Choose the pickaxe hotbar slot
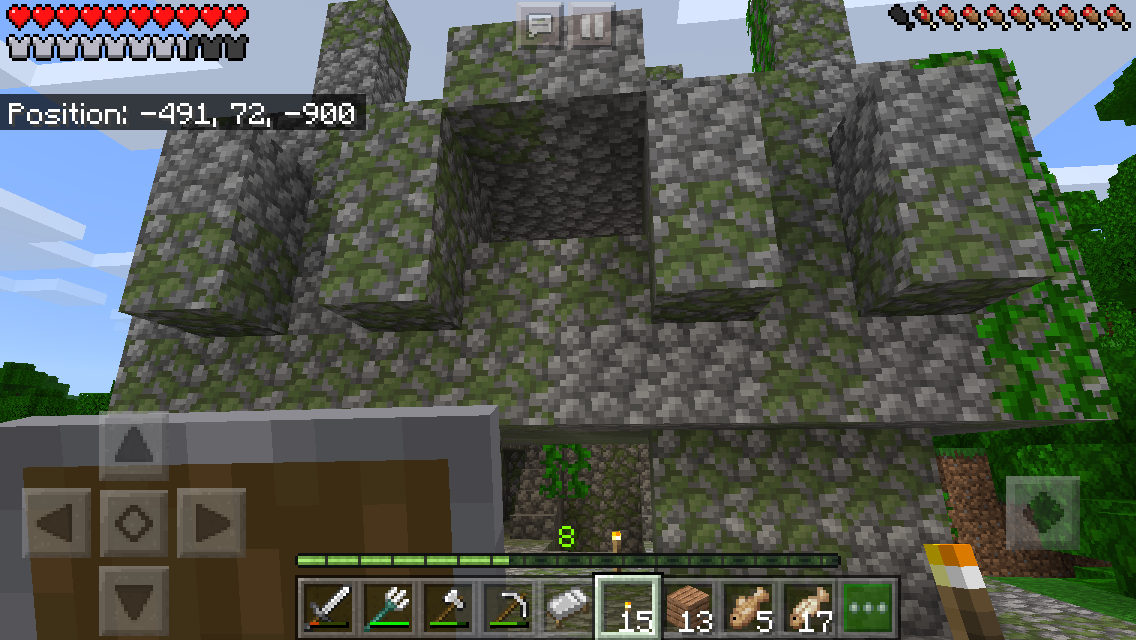Viewport: 1136px width, 640px height. click(x=507, y=605)
